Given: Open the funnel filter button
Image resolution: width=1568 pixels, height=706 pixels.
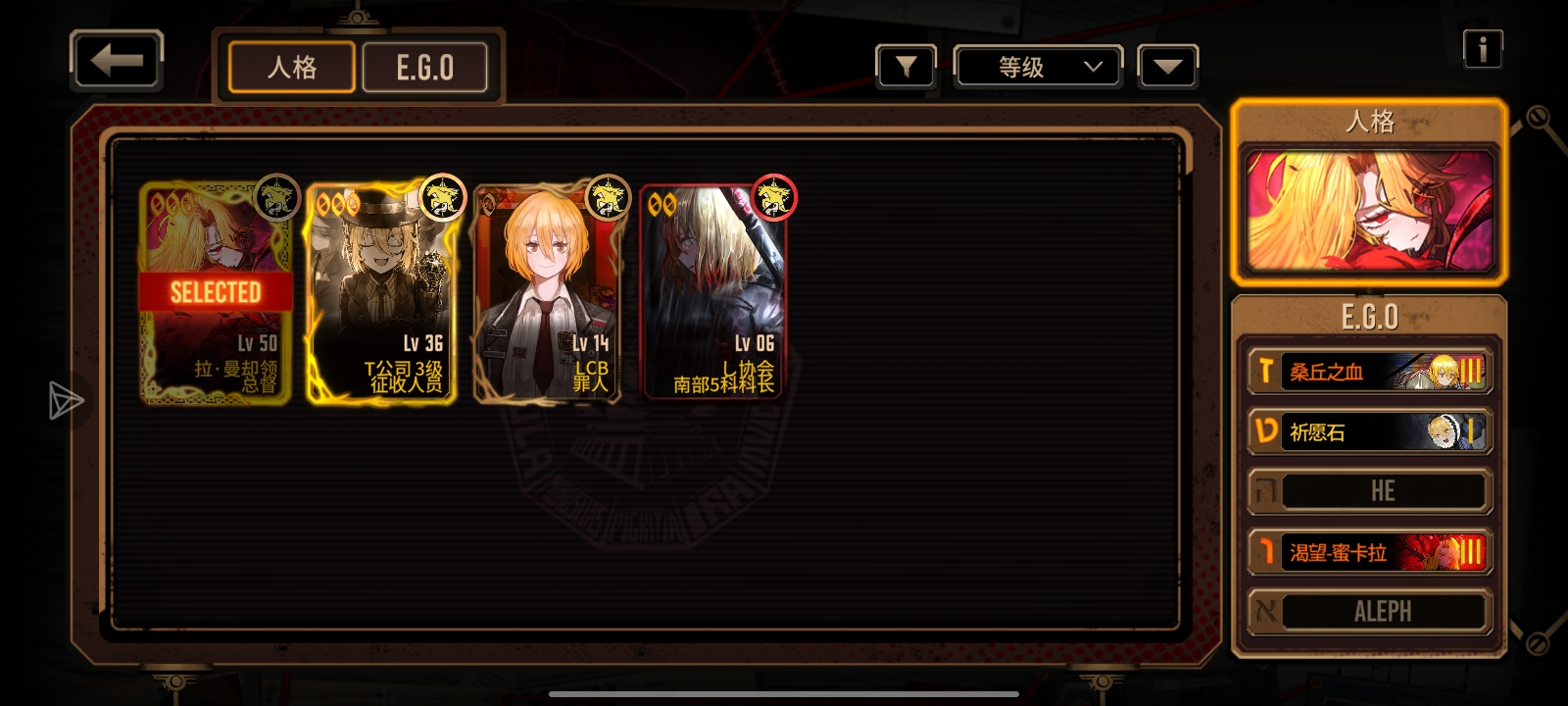Looking at the screenshot, I should click(x=906, y=67).
